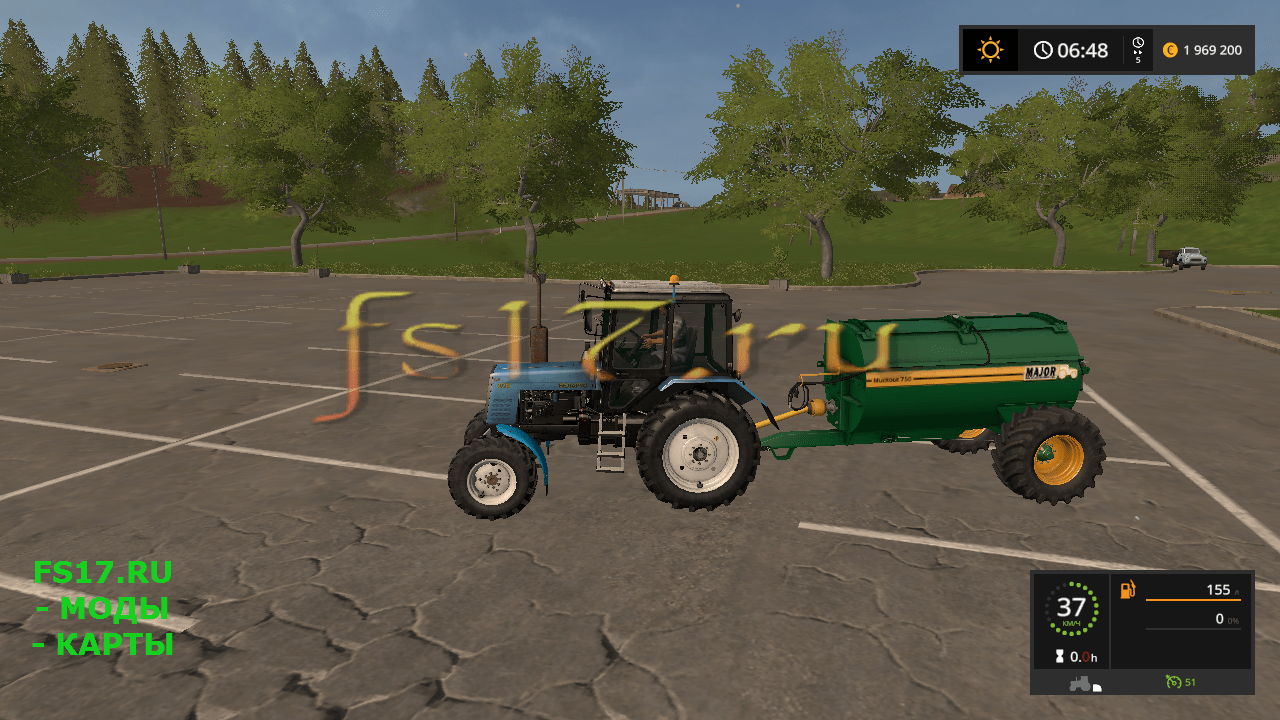Toggle the green cruise control icon
Screen dimensions: 1280x720
tap(1171, 682)
